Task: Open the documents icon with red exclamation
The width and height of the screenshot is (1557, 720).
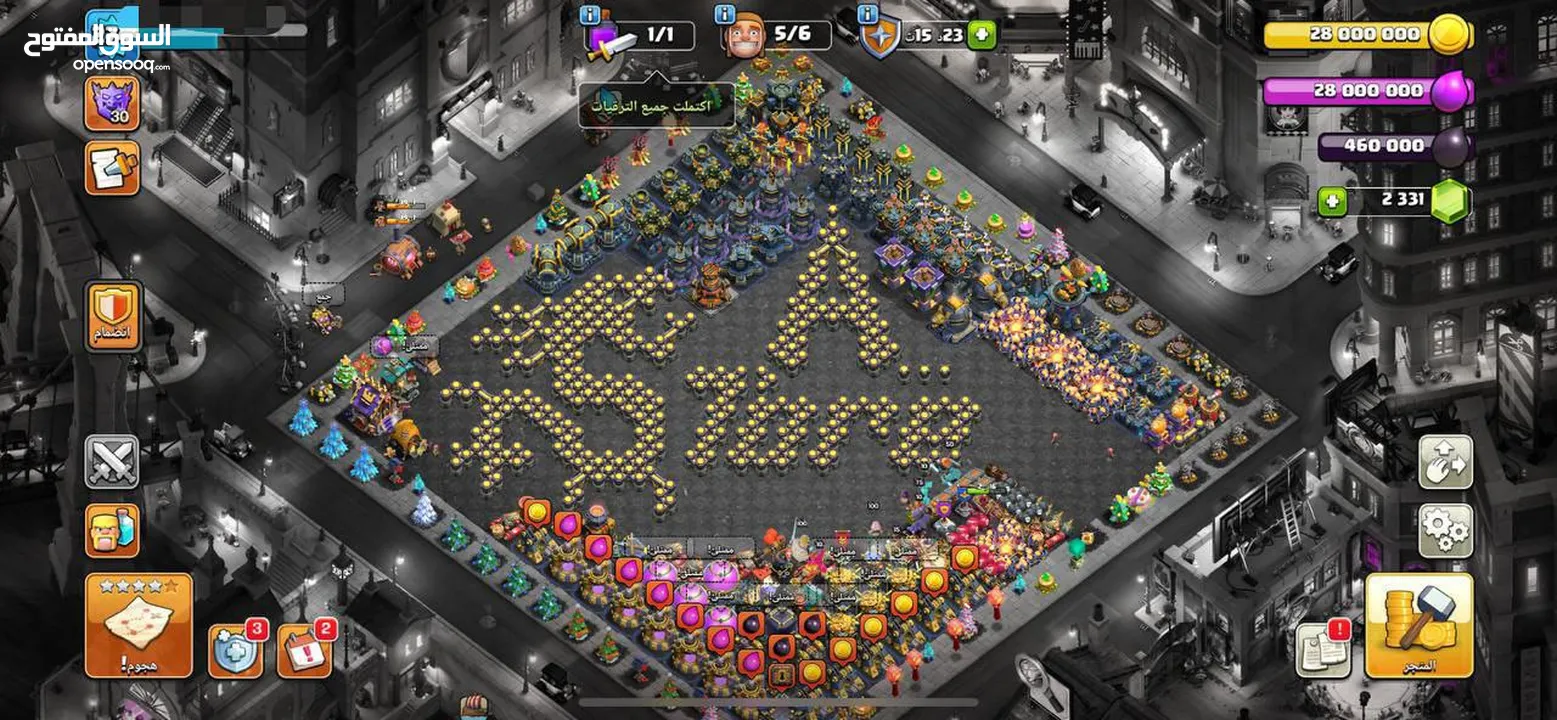Action: [x=1323, y=650]
